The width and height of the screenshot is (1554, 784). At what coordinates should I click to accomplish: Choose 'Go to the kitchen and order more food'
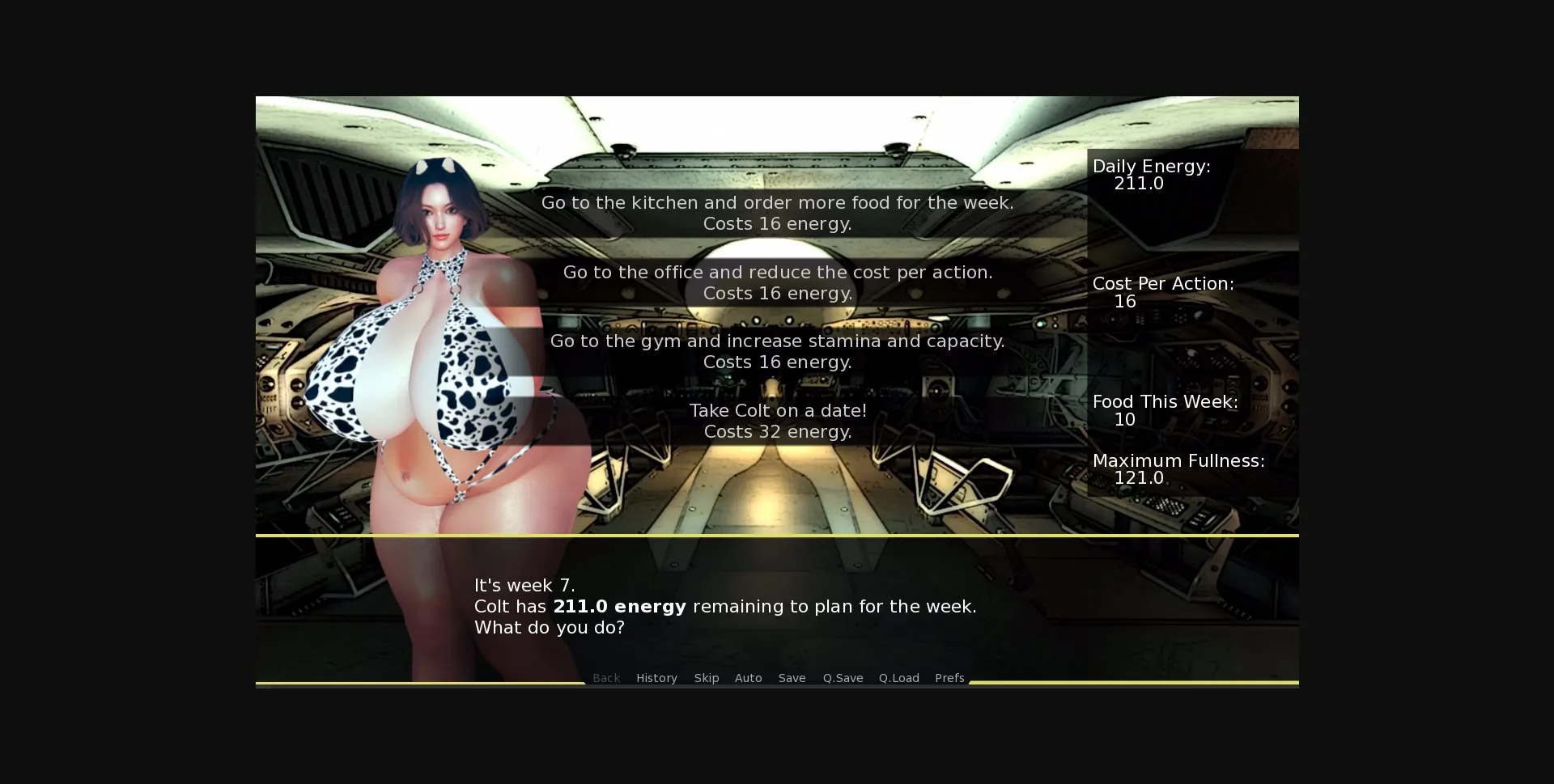pos(777,213)
